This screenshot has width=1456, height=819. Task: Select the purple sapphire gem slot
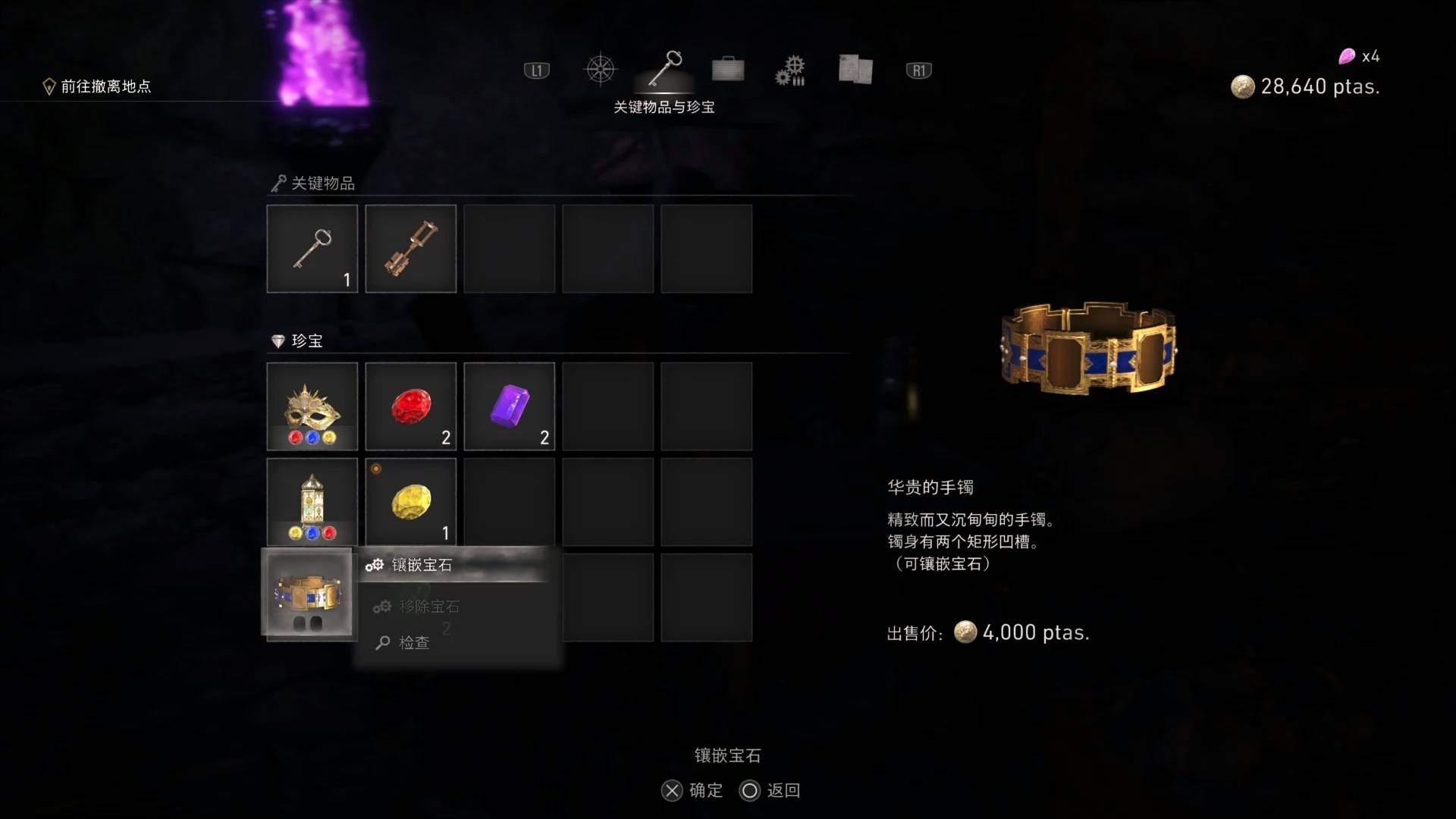pyautogui.click(x=510, y=406)
